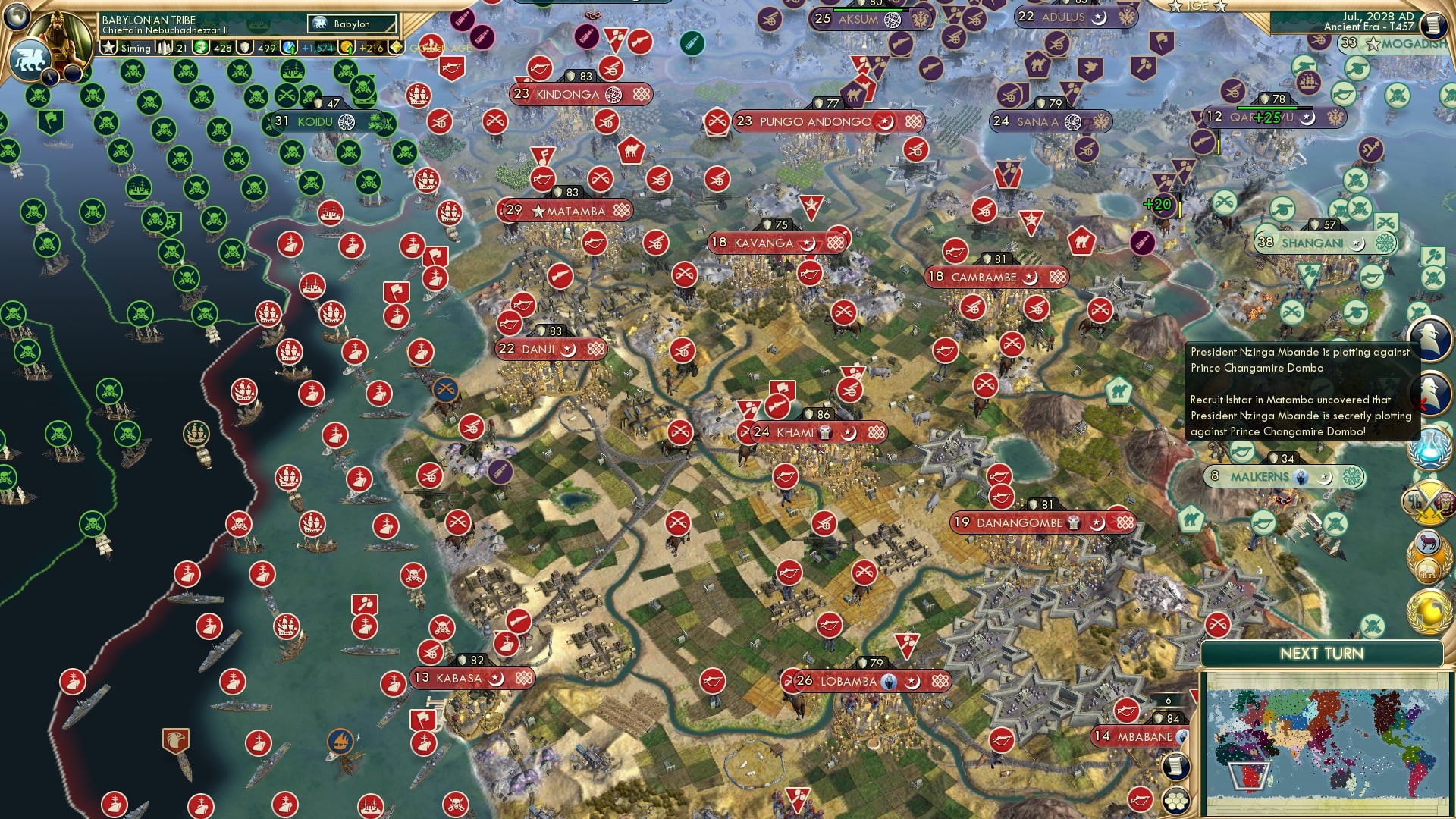Open the Social Policies star icon
This screenshot has width=1456, height=819.
pyautogui.click(x=108, y=47)
